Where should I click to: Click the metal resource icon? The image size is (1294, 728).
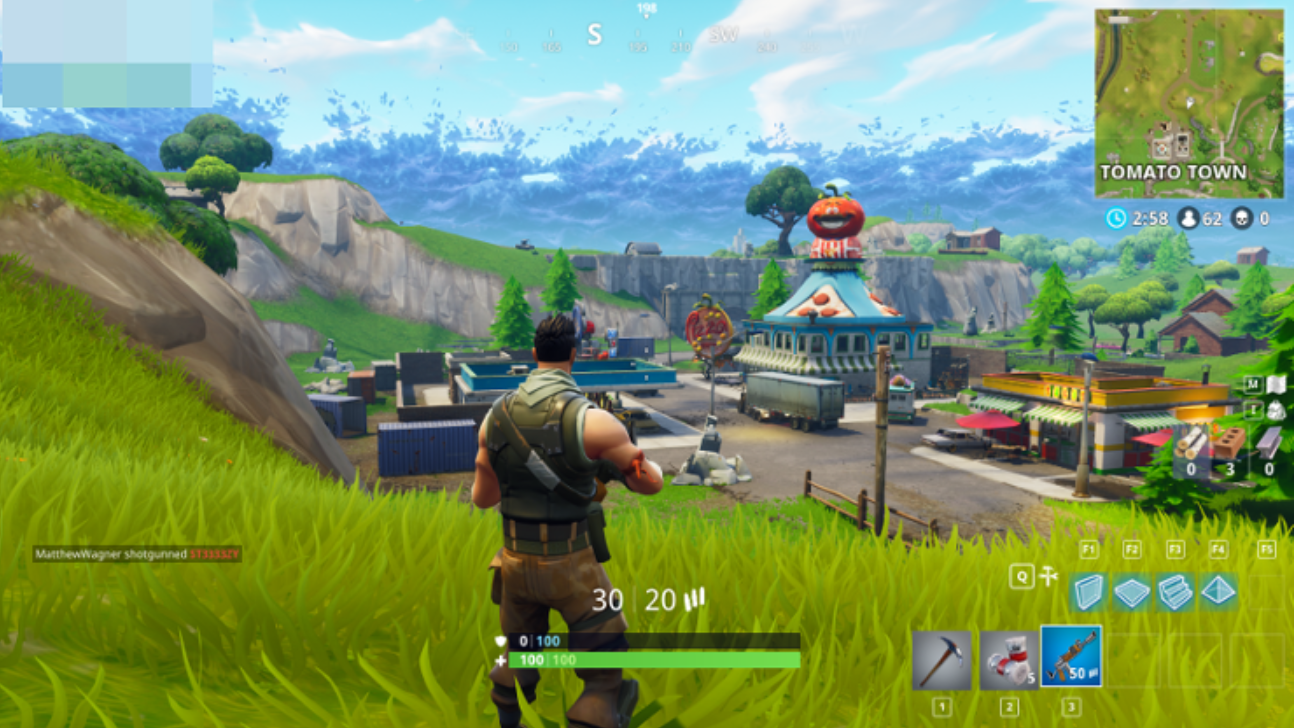pos(1270,442)
